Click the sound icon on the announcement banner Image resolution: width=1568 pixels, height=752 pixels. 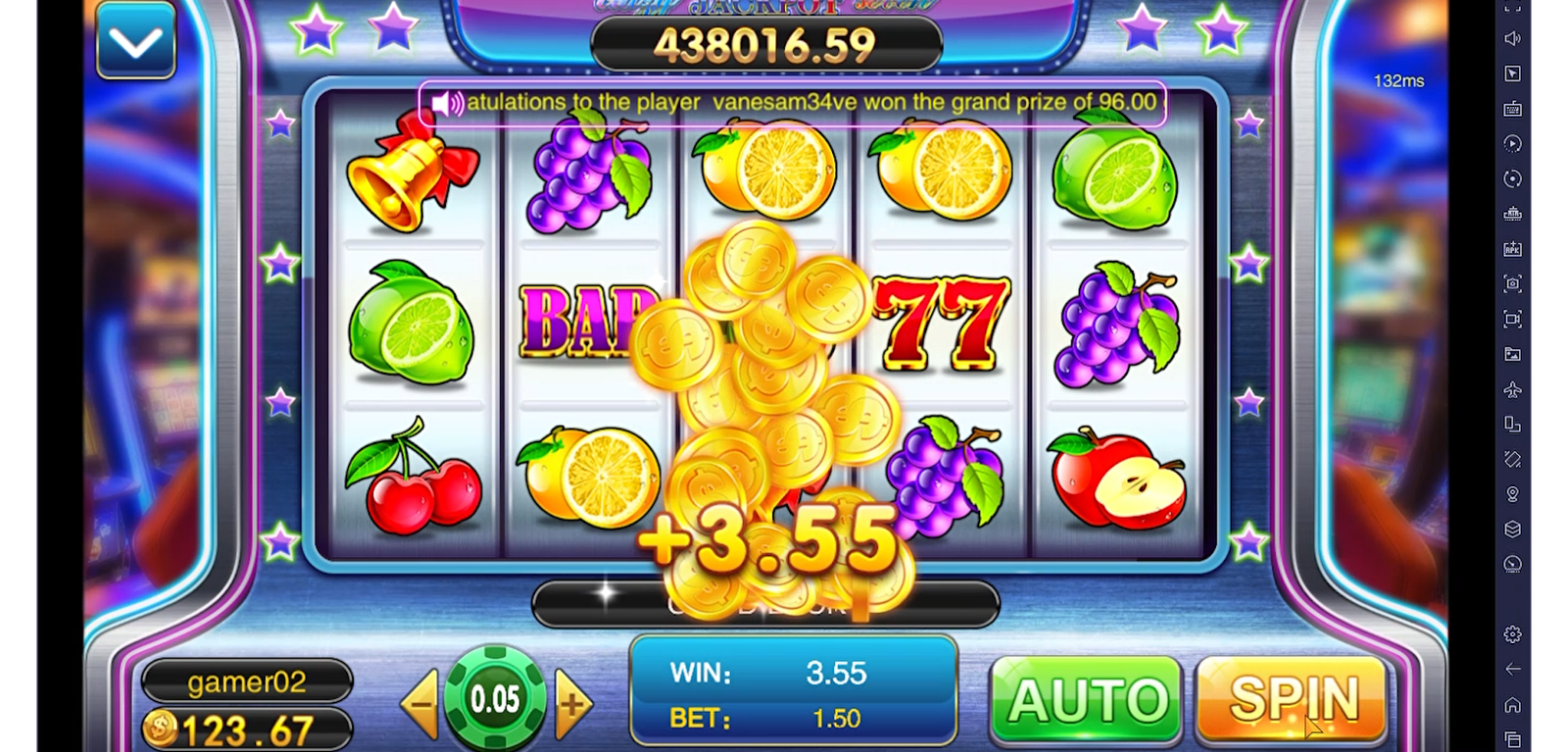(447, 103)
